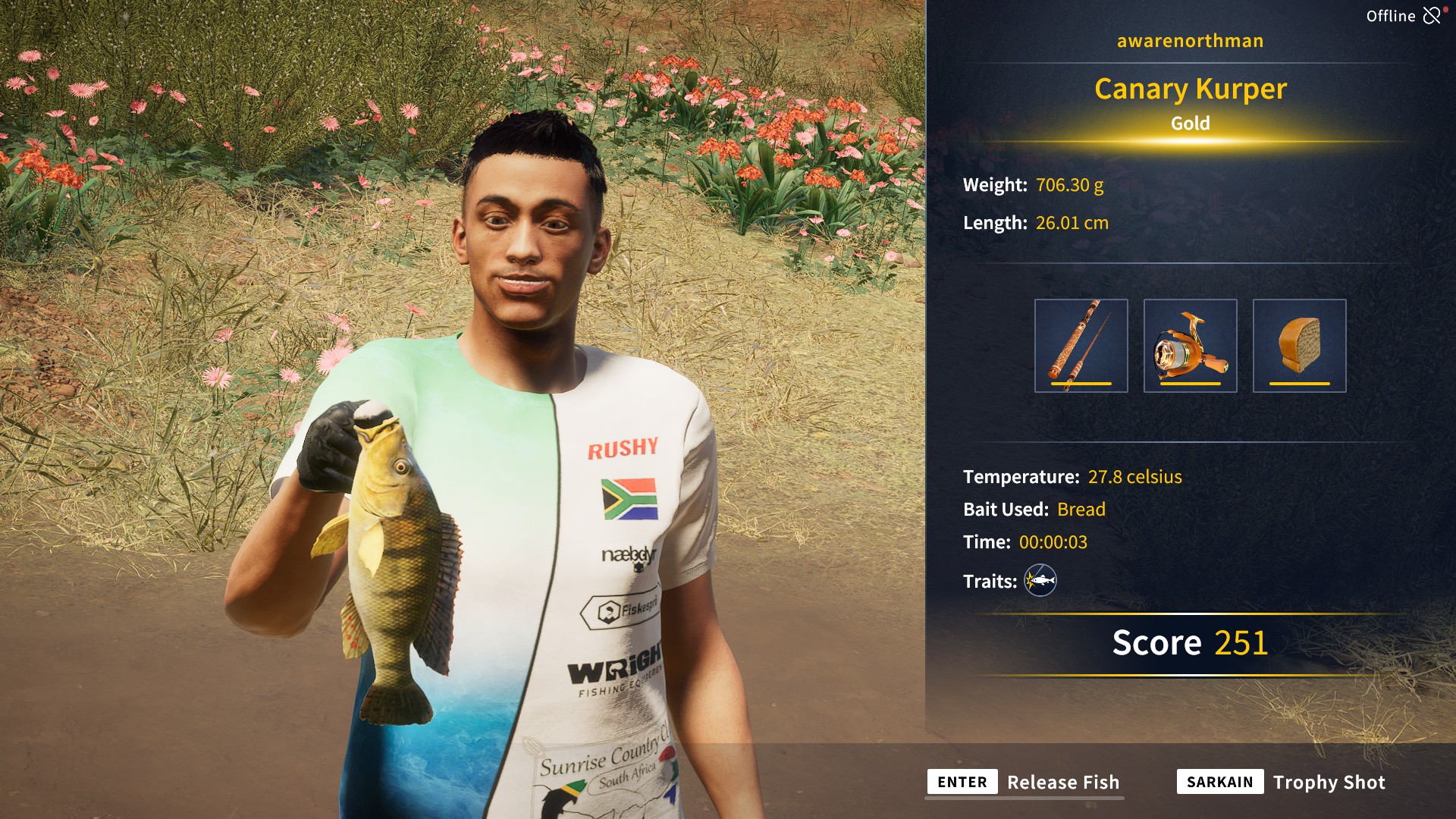Screen dimensions: 1456x819
Task: Click the Canary Kurper fish name
Action: pyautogui.click(x=1189, y=89)
